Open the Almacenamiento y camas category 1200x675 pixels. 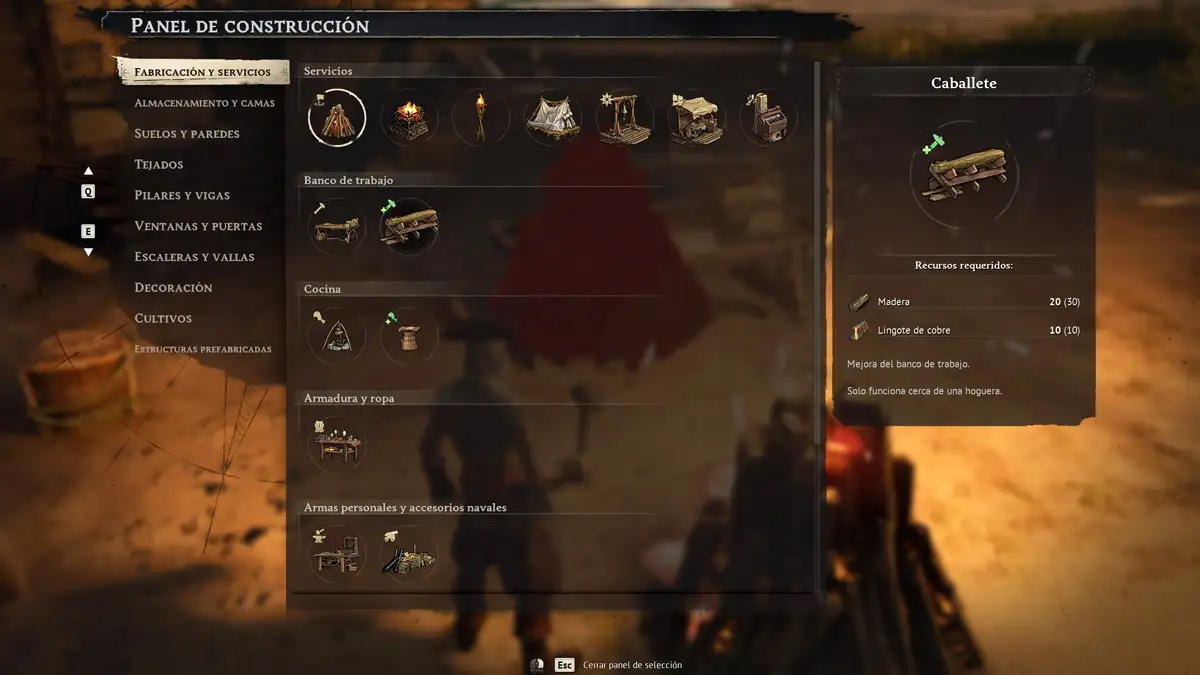click(x=204, y=103)
